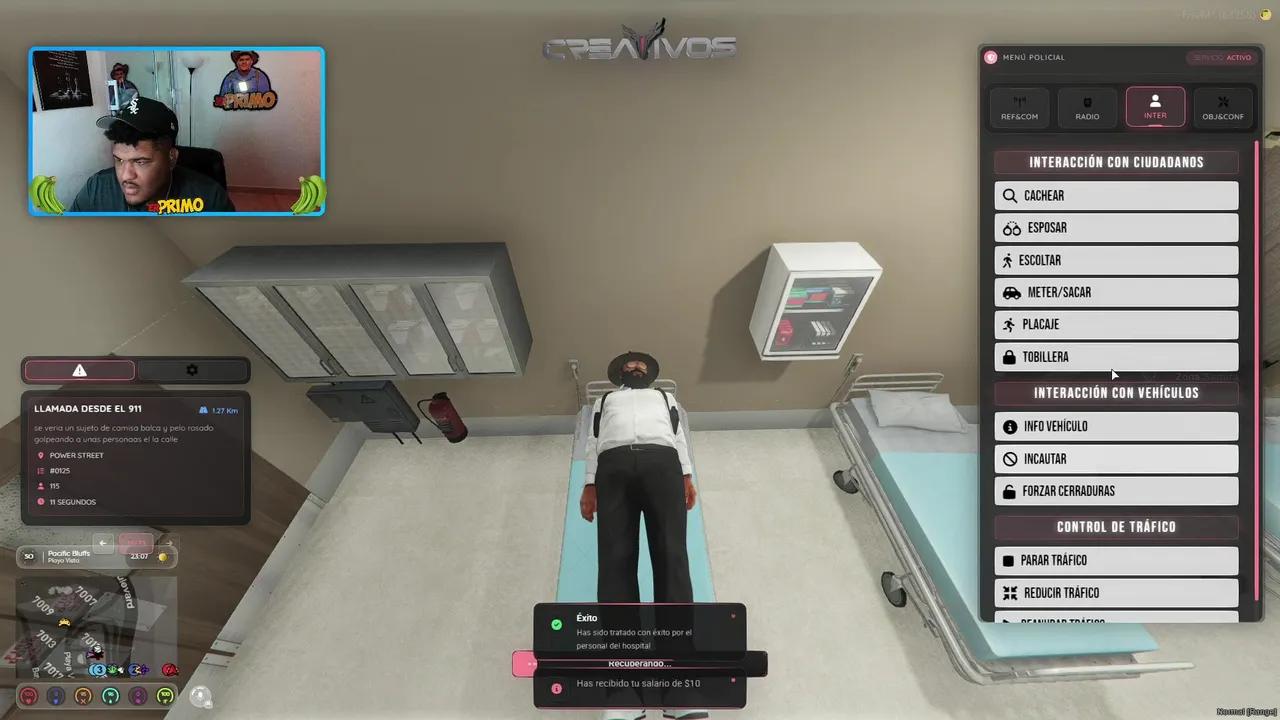Click the INFO VEHÍCULO option

1116,426
